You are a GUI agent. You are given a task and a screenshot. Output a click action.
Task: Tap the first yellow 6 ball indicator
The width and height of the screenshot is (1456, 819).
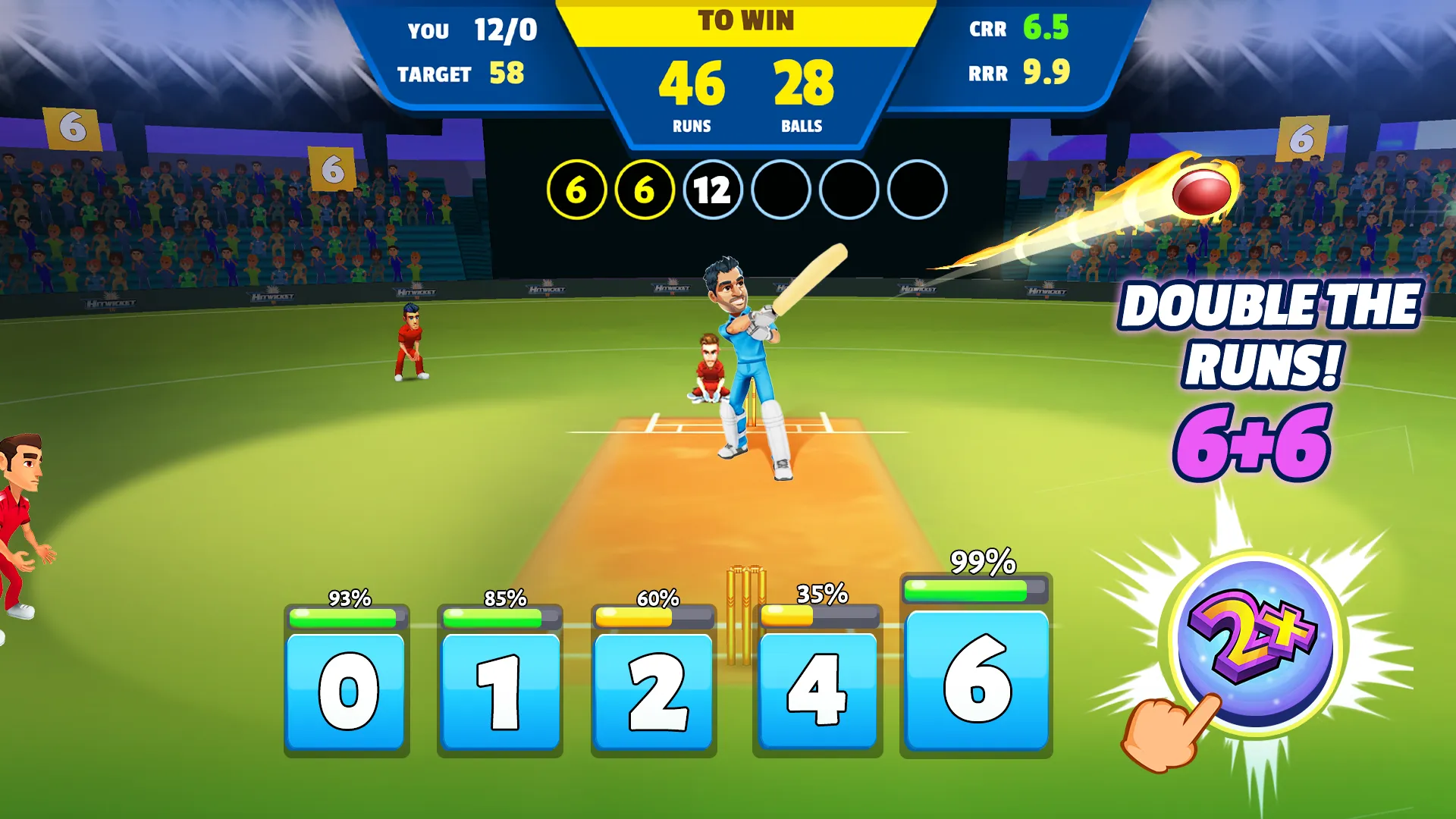click(578, 190)
